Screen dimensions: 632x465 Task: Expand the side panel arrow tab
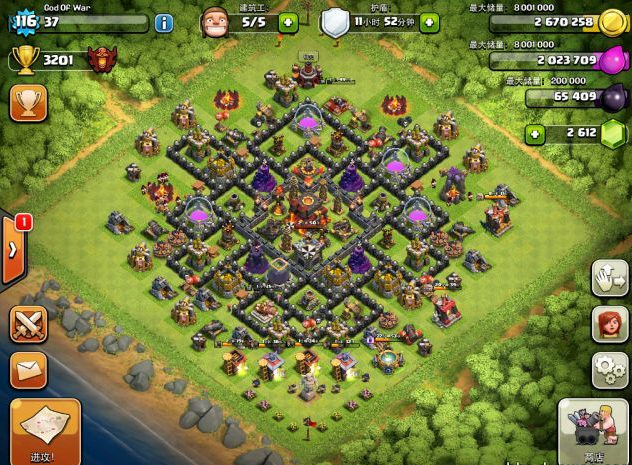pos(13,249)
